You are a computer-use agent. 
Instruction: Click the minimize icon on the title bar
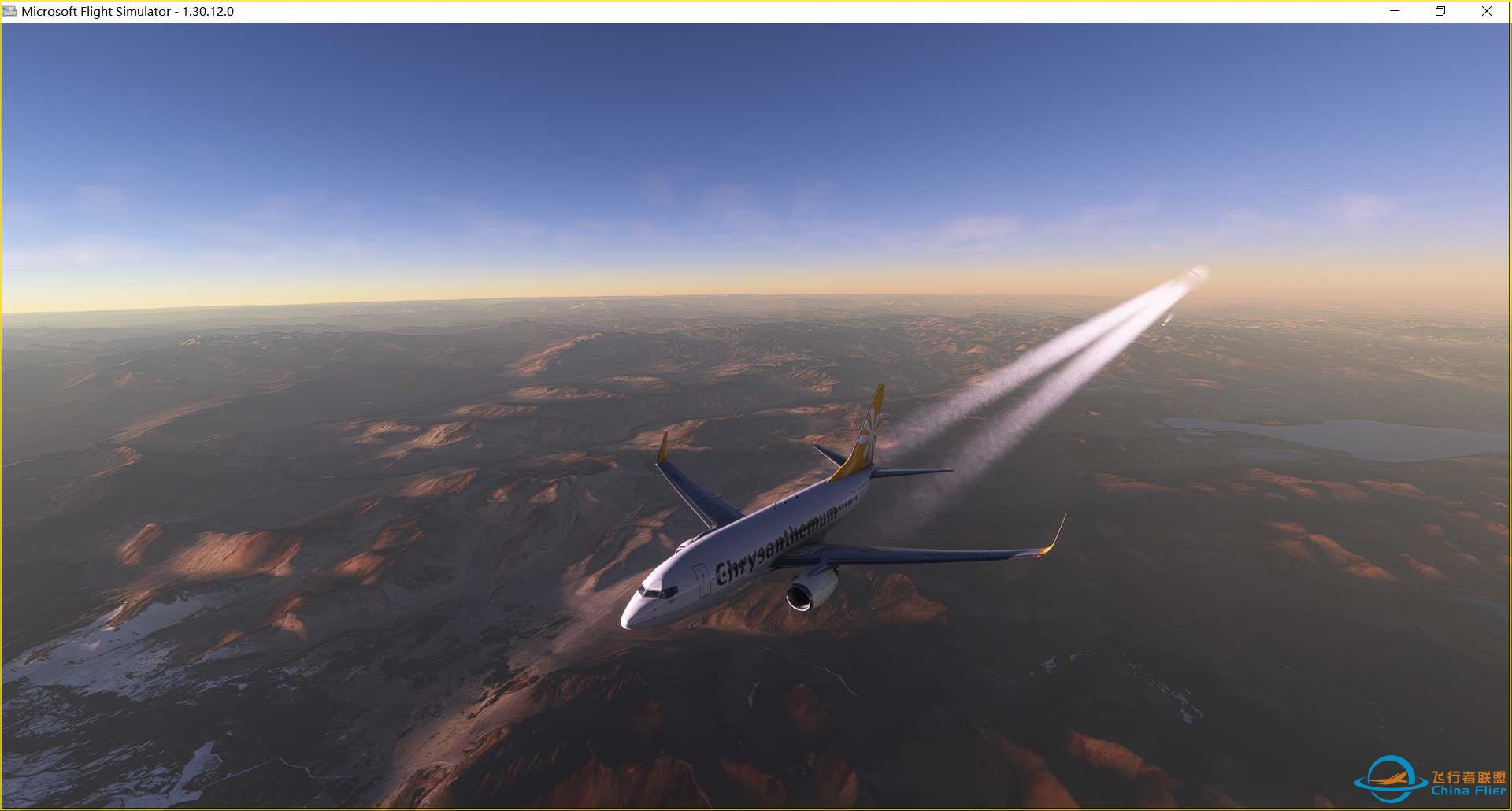coord(1396,12)
